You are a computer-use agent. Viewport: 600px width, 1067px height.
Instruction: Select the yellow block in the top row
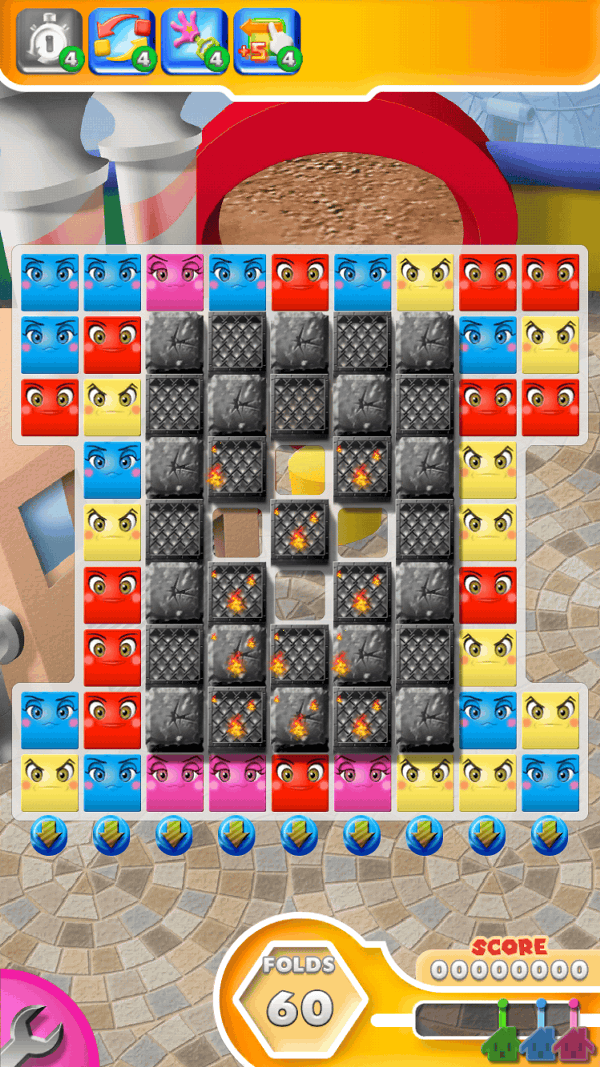425,282
